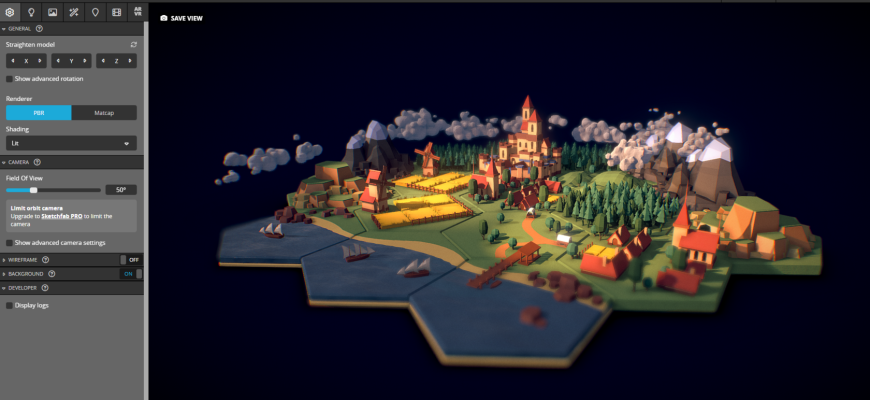The width and height of the screenshot is (870, 400).
Task: Open the lighting tab with lightbulb icon
Action: (x=31, y=12)
